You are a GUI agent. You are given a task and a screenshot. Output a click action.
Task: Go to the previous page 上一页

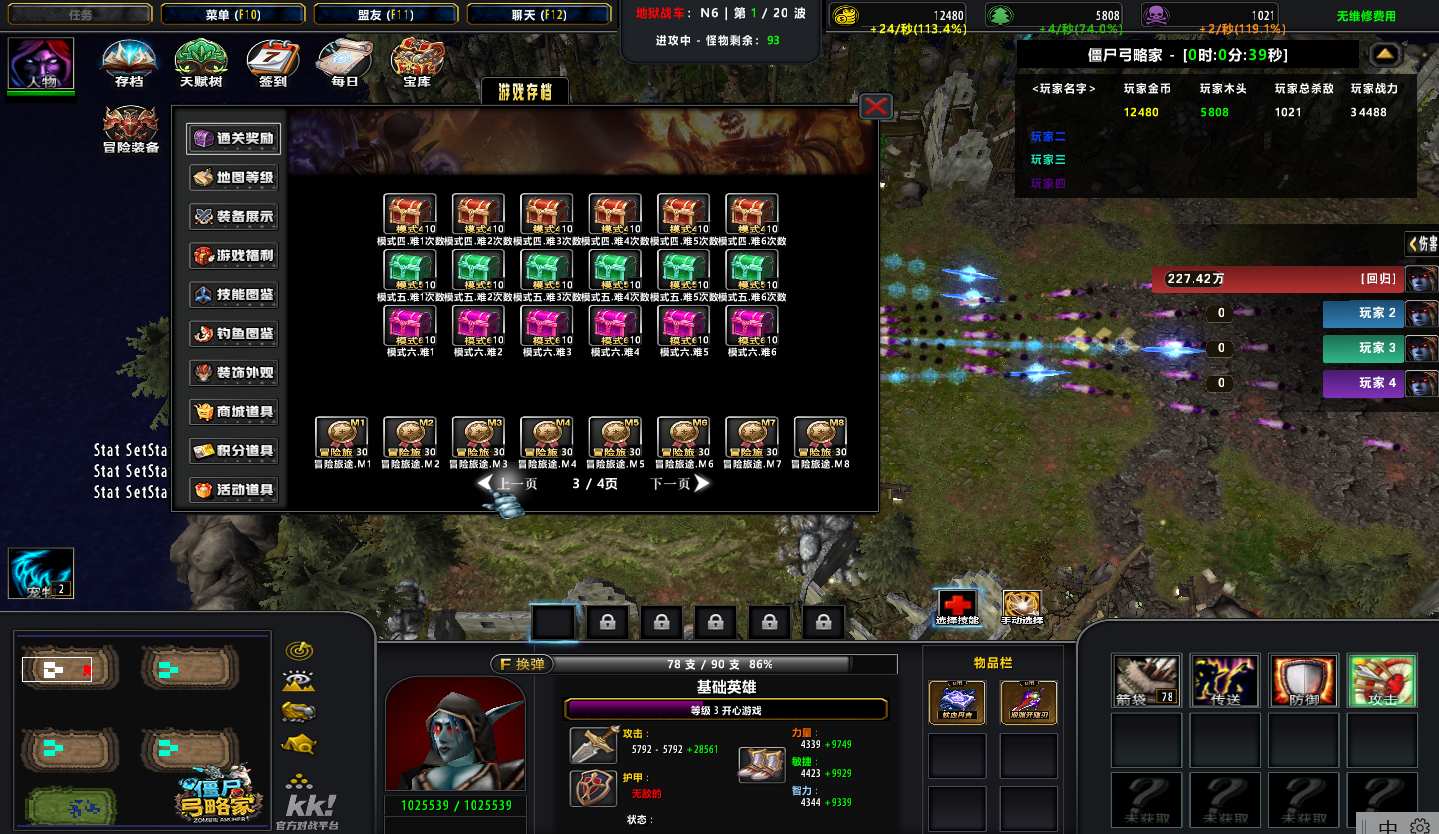[x=508, y=484]
